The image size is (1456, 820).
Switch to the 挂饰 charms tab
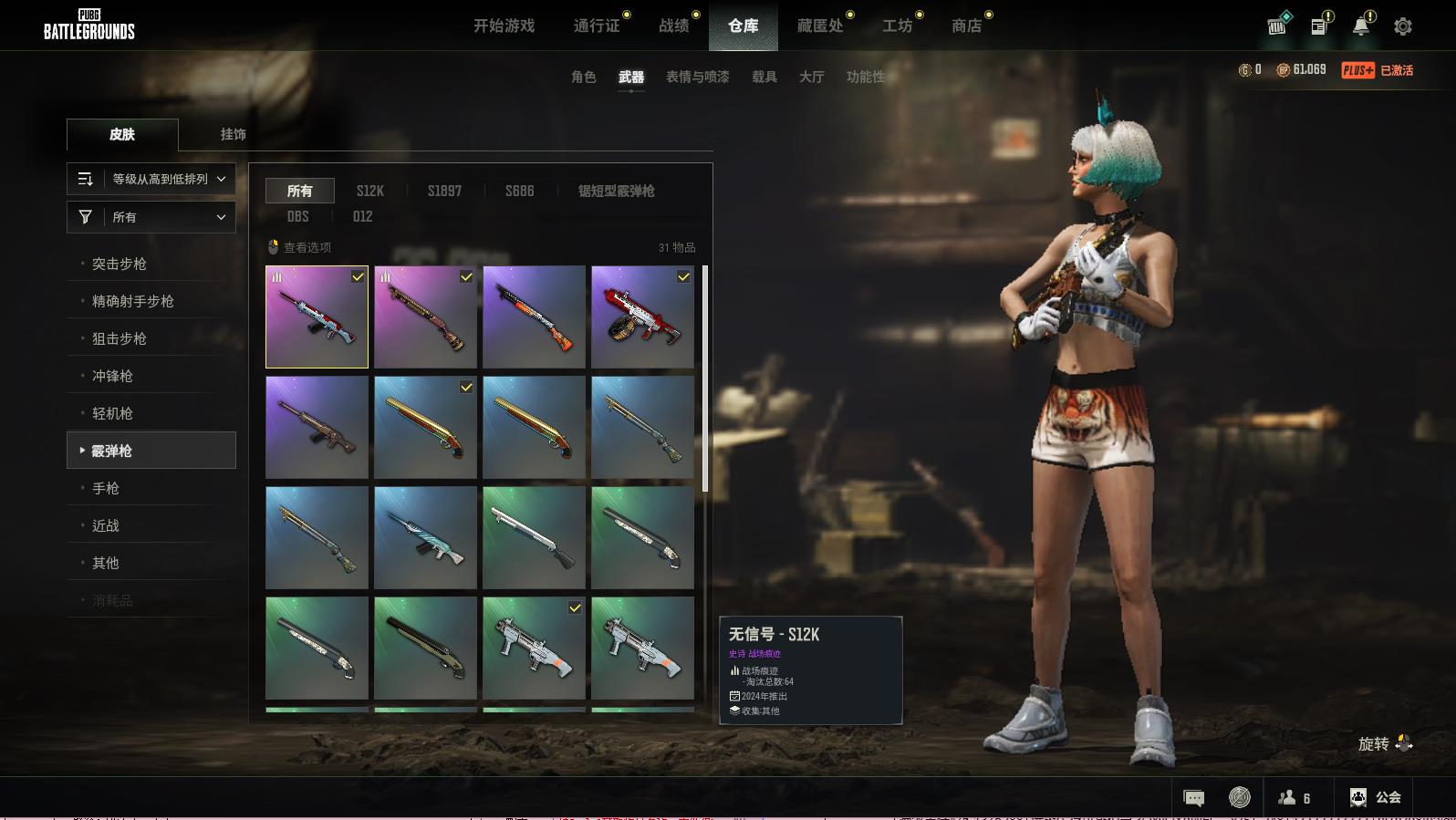pyautogui.click(x=233, y=134)
